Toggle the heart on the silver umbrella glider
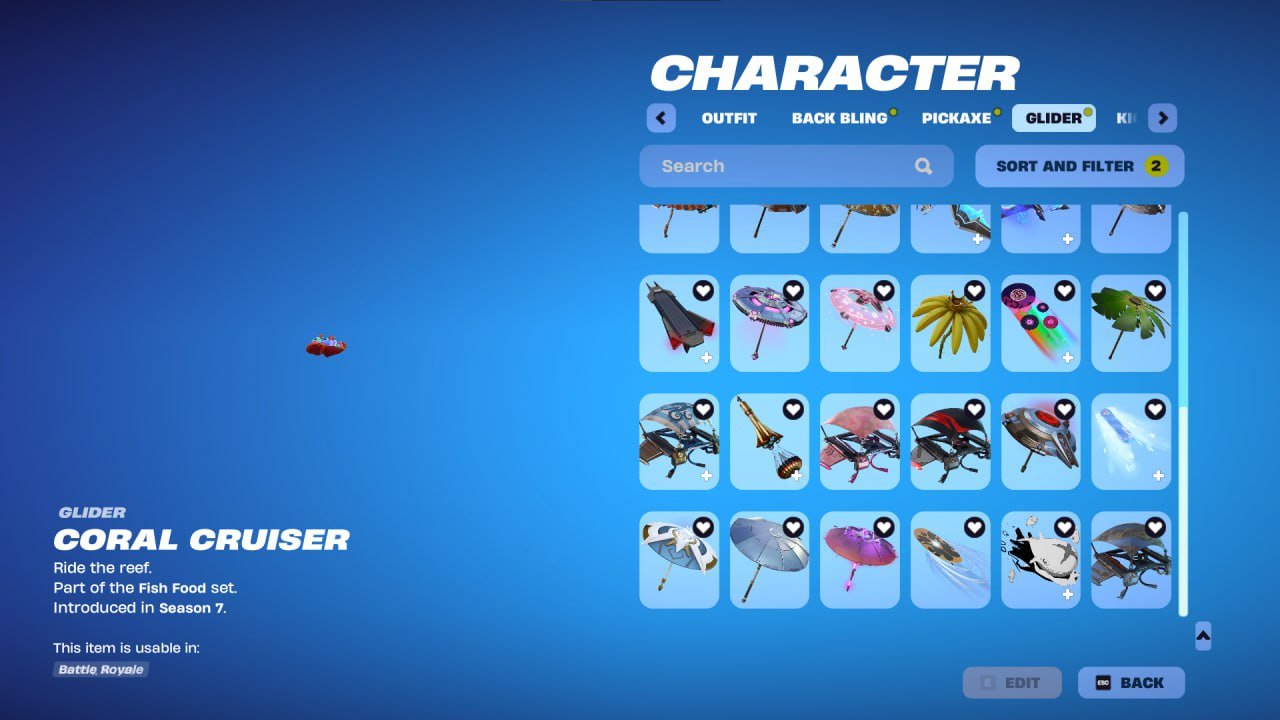This screenshot has height=720, width=1280. [794, 529]
